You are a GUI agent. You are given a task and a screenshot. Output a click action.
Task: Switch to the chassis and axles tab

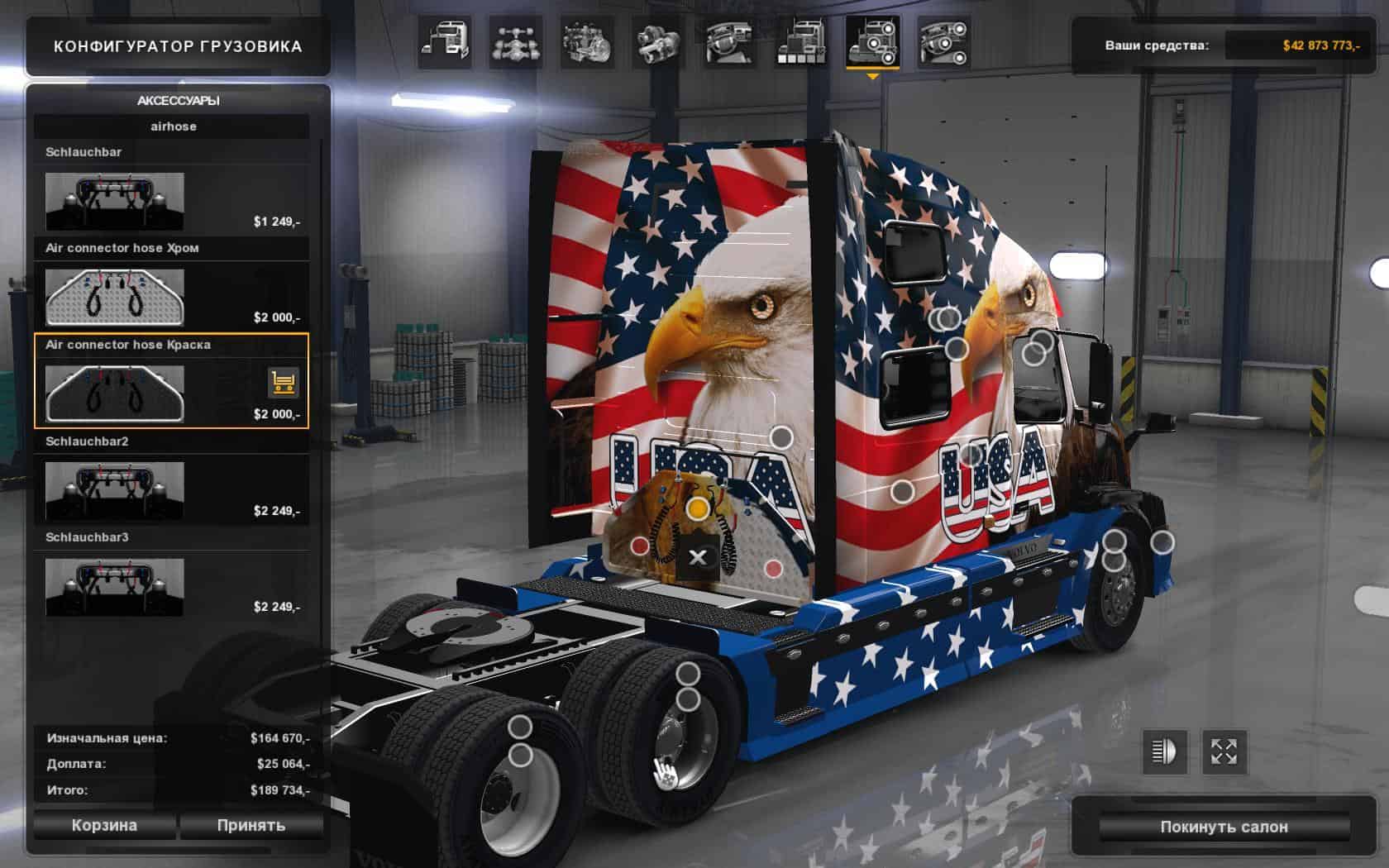pos(516,43)
